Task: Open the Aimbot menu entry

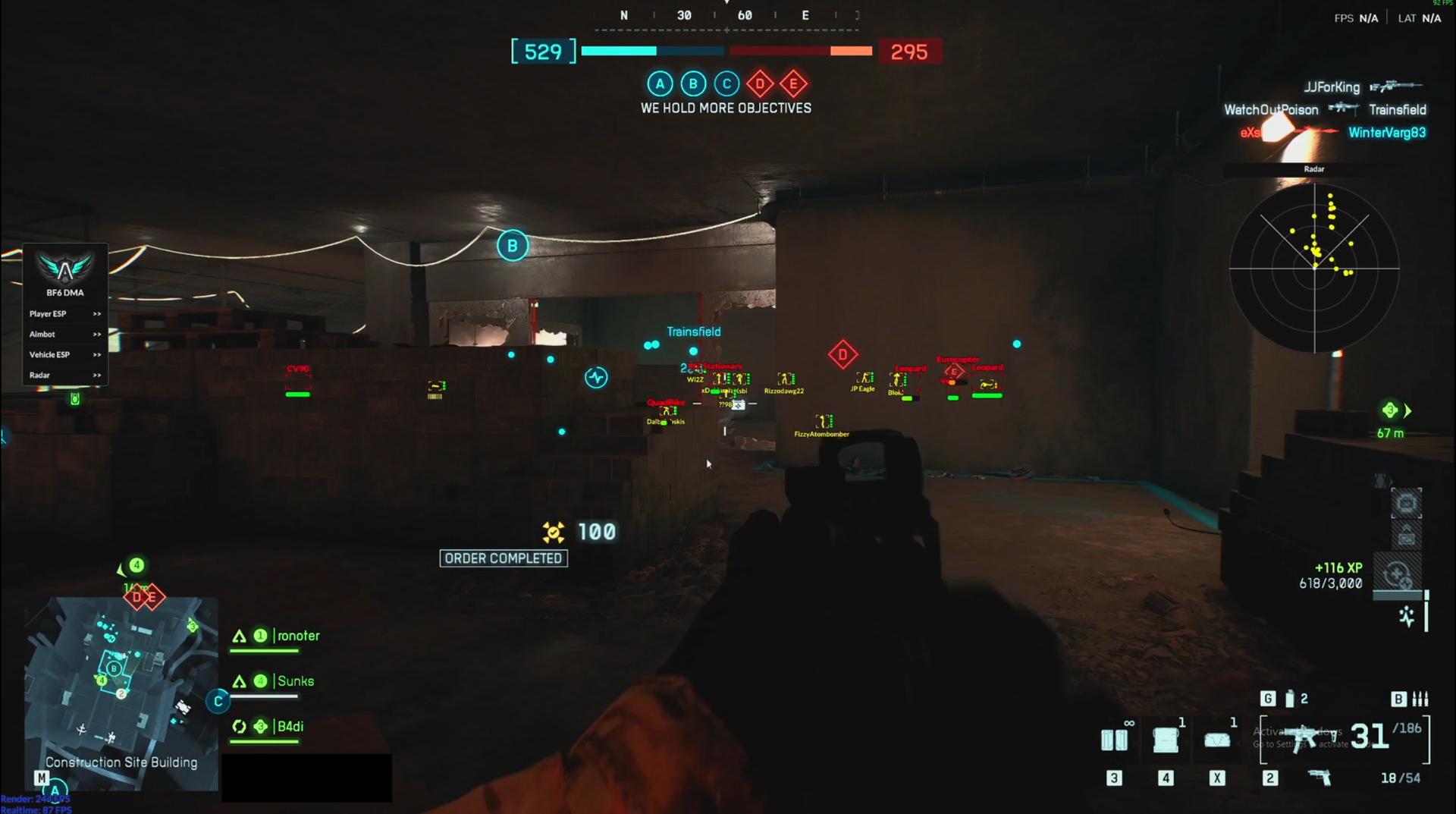Action: coord(42,334)
